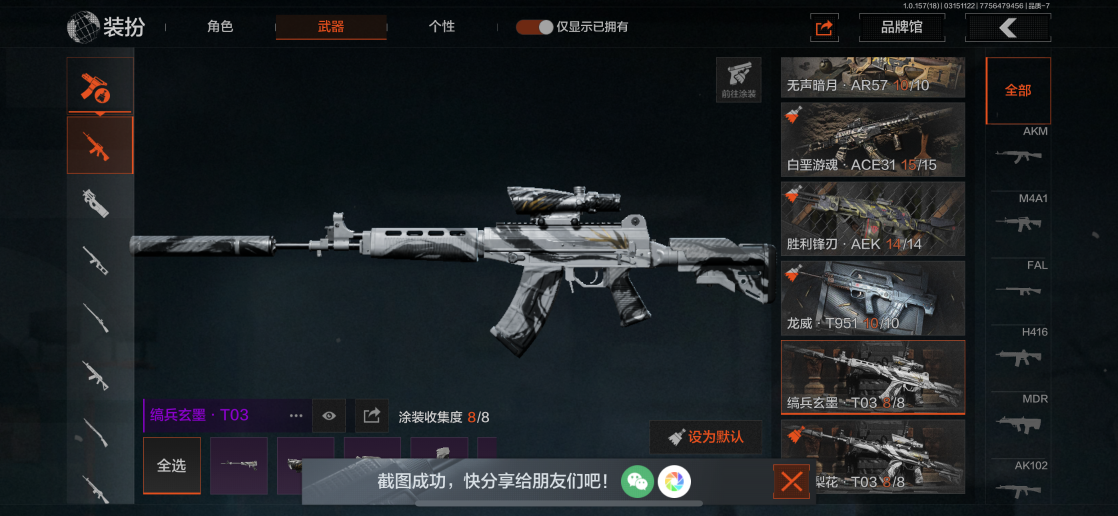This screenshot has width=1118, height=516.
Task: Select the 白垩游魂 ACE31 skin
Action: click(872, 138)
